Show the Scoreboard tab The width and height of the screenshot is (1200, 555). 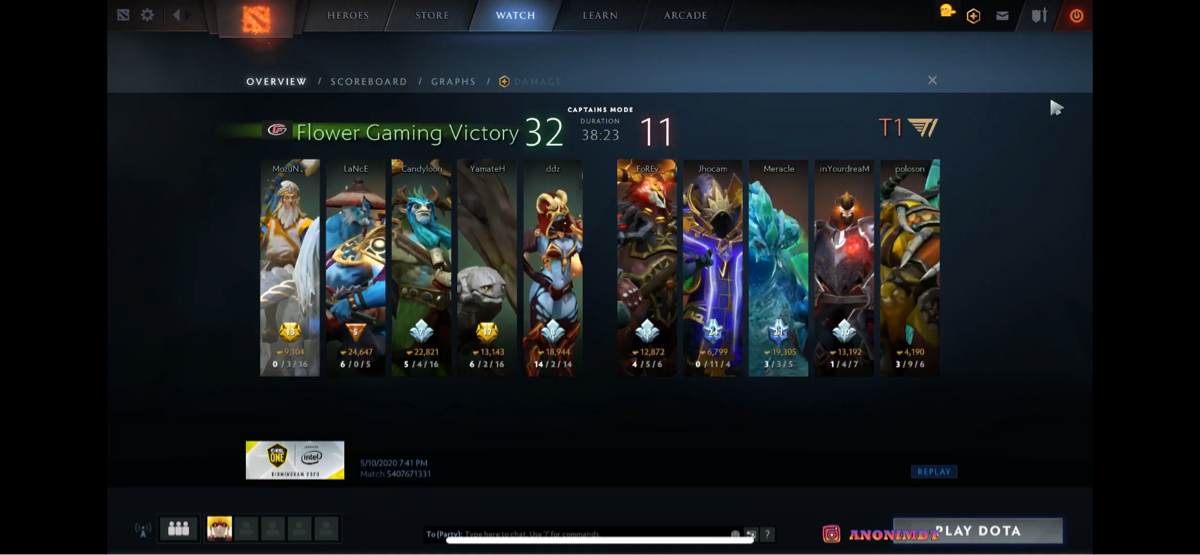pos(369,82)
